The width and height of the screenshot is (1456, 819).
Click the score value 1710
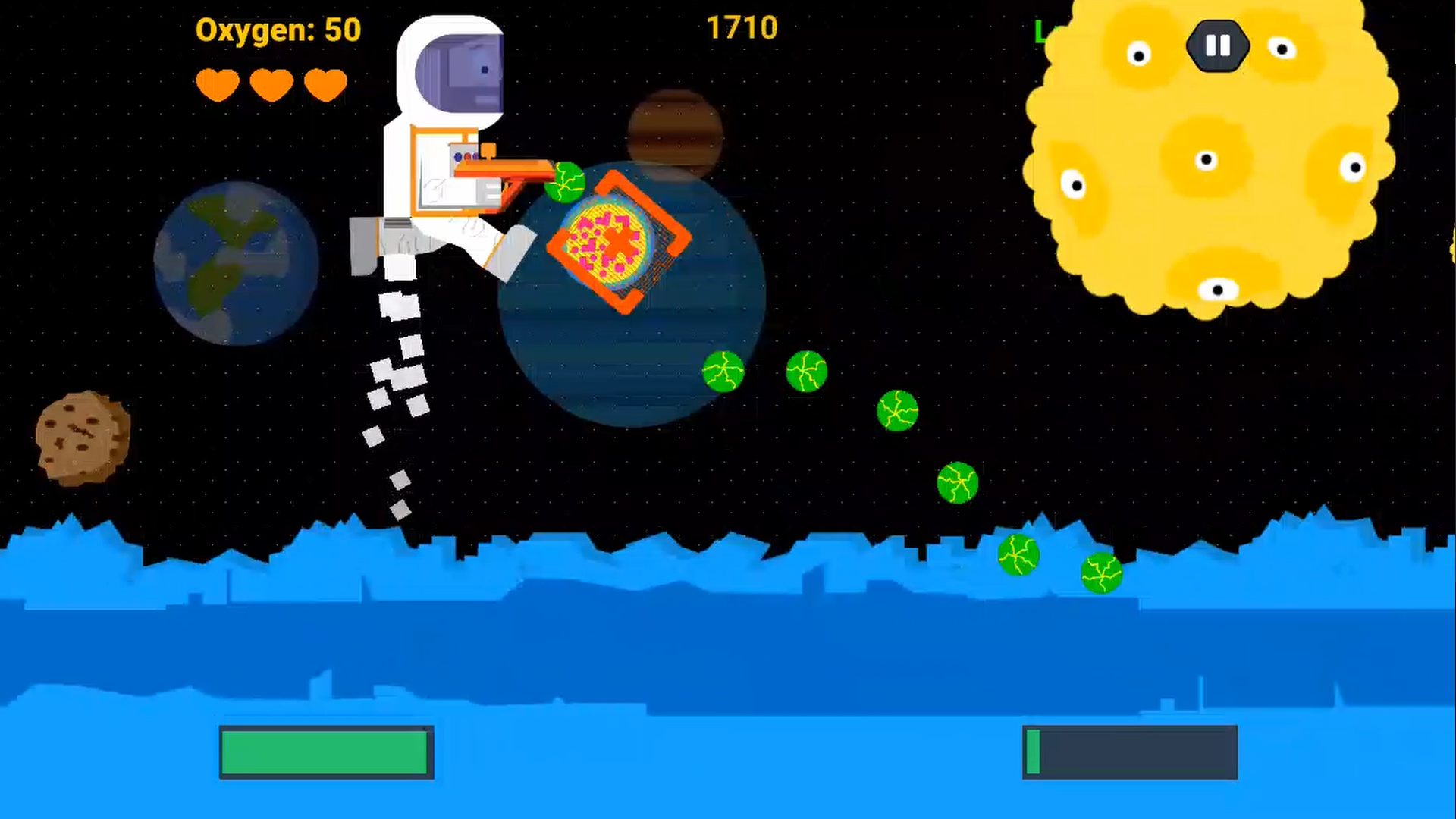(x=742, y=28)
